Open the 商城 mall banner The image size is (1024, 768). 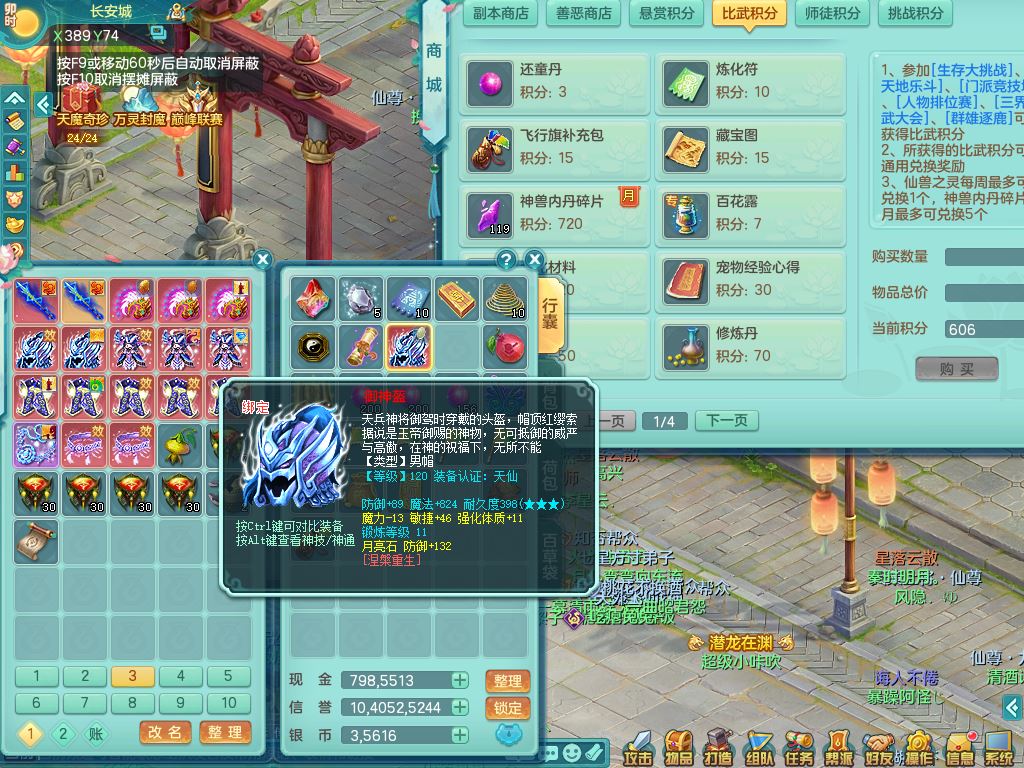434,70
